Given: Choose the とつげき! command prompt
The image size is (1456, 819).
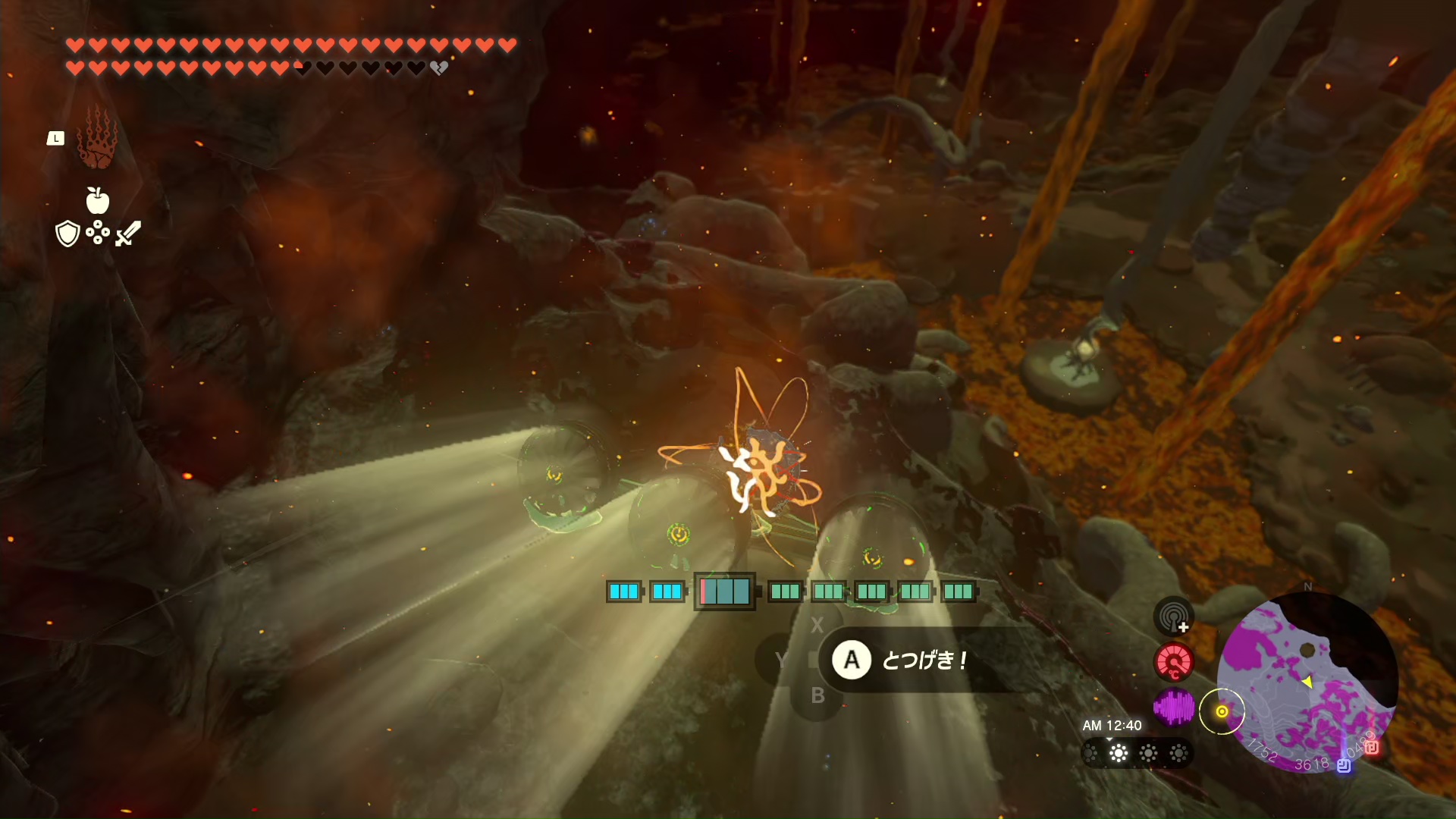Looking at the screenshot, I should [902, 661].
